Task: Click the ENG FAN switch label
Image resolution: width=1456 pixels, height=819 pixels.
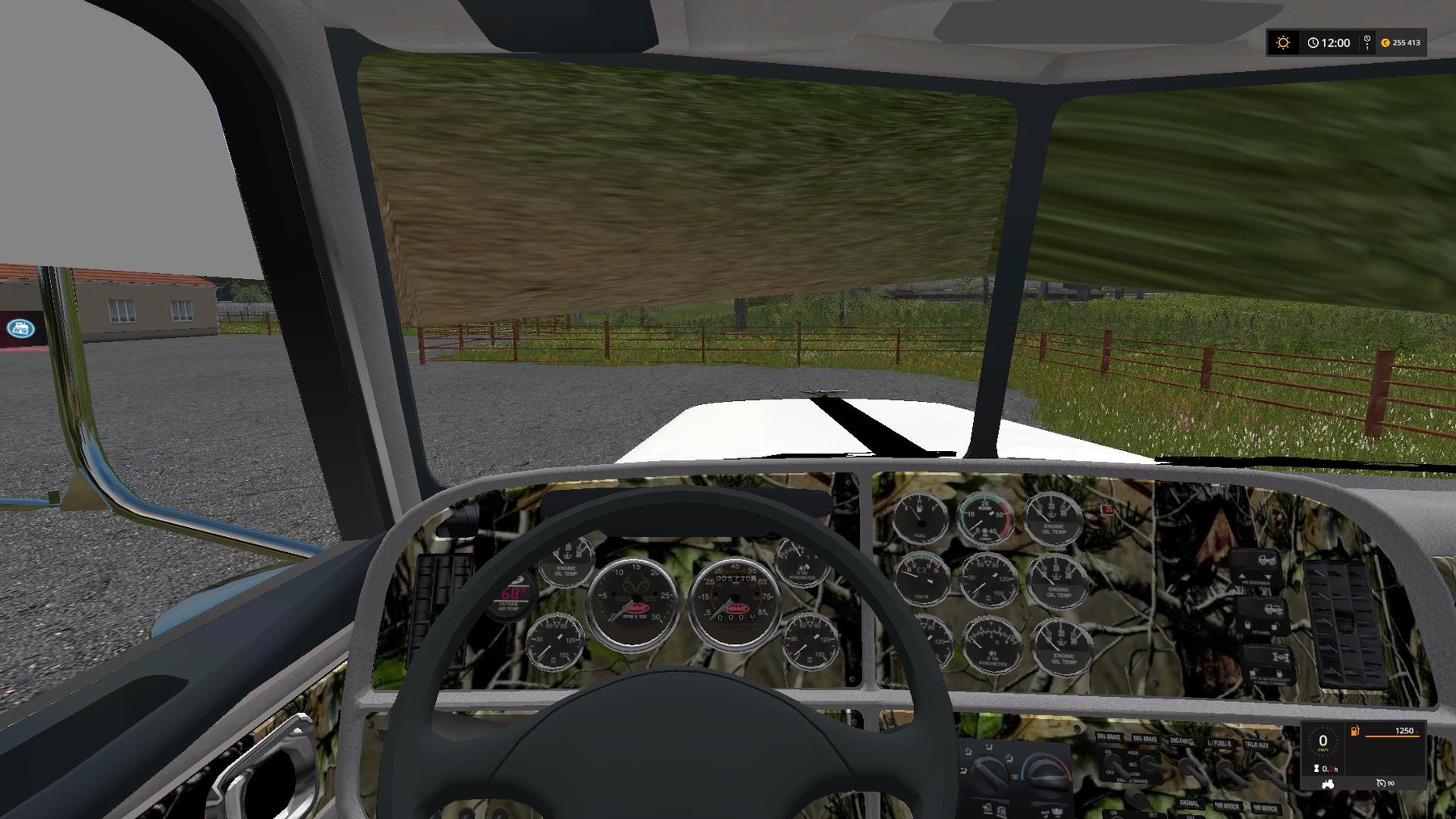Action: pyautogui.click(x=1182, y=741)
